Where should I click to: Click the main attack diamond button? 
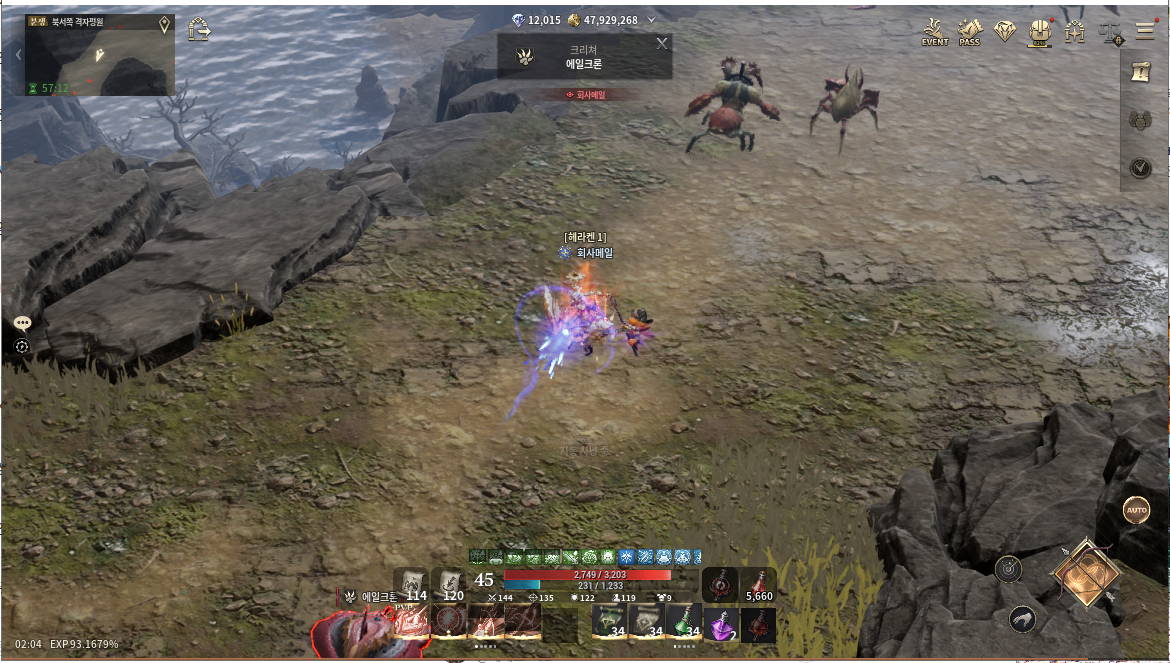point(1086,574)
